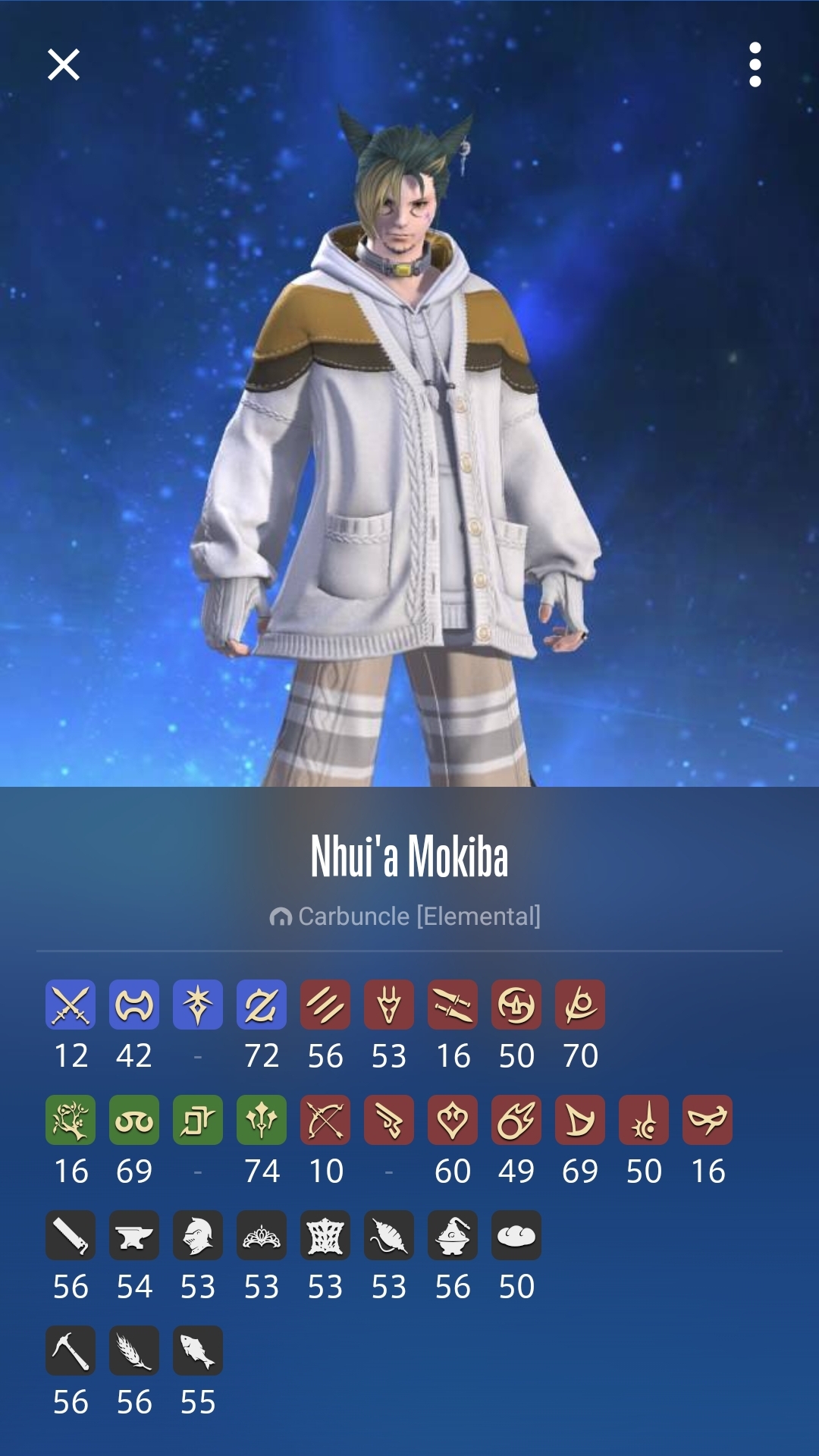Tap the Miner pickaxe icon
Screen dimensions: 819x1456
click(71, 1351)
